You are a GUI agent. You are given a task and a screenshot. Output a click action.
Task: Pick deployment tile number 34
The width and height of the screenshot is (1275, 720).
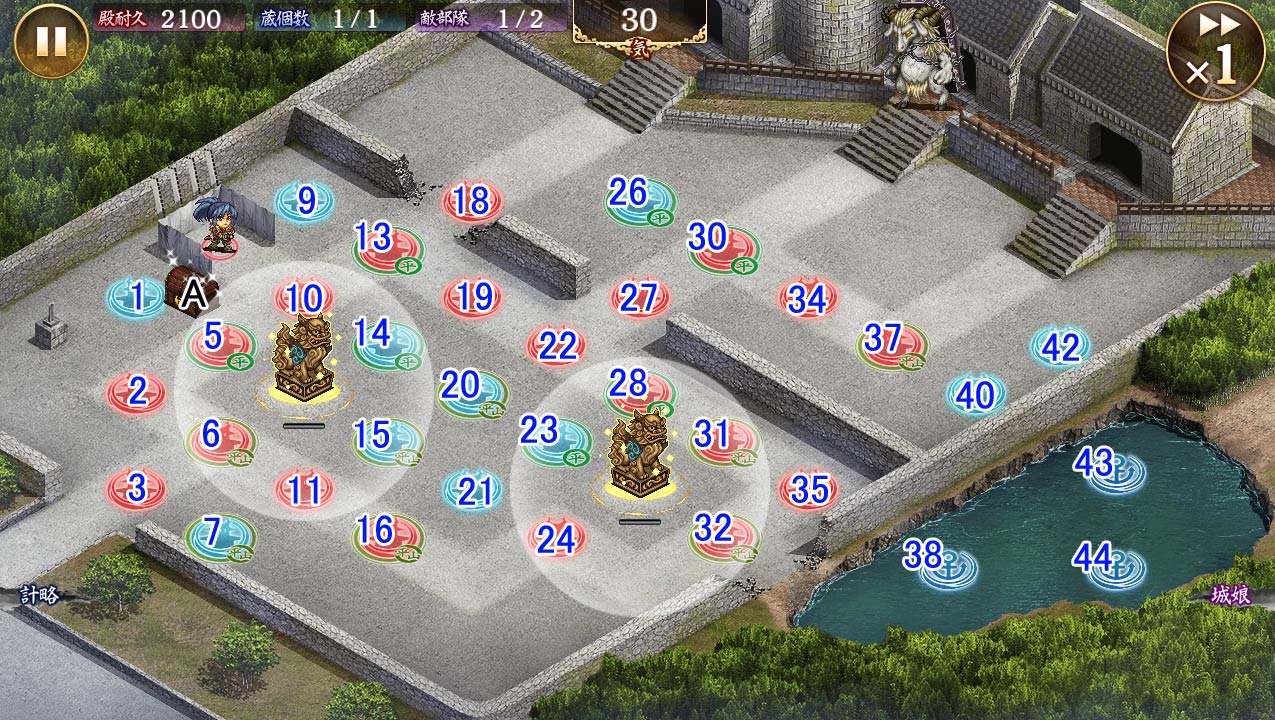[x=808, y=298]
